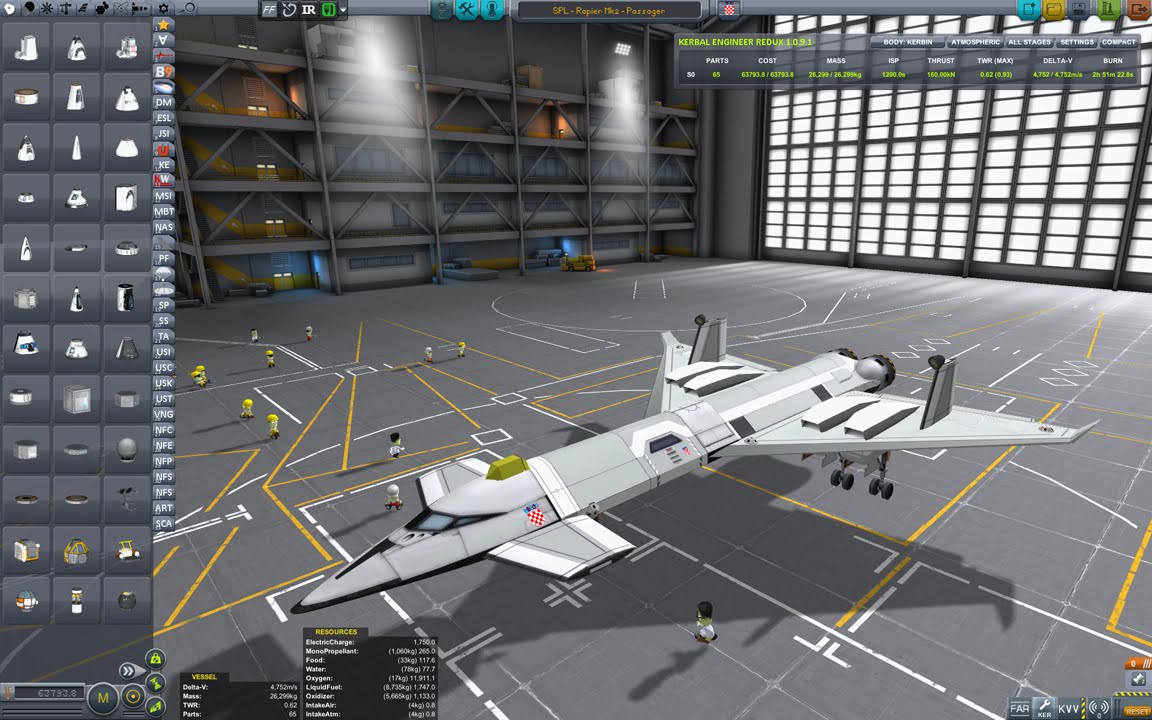Image resolution: width=1152 pixels, height=720 pixels.
Task: Start a new craft with the teal button
Action: click(x=1027, y=9)
